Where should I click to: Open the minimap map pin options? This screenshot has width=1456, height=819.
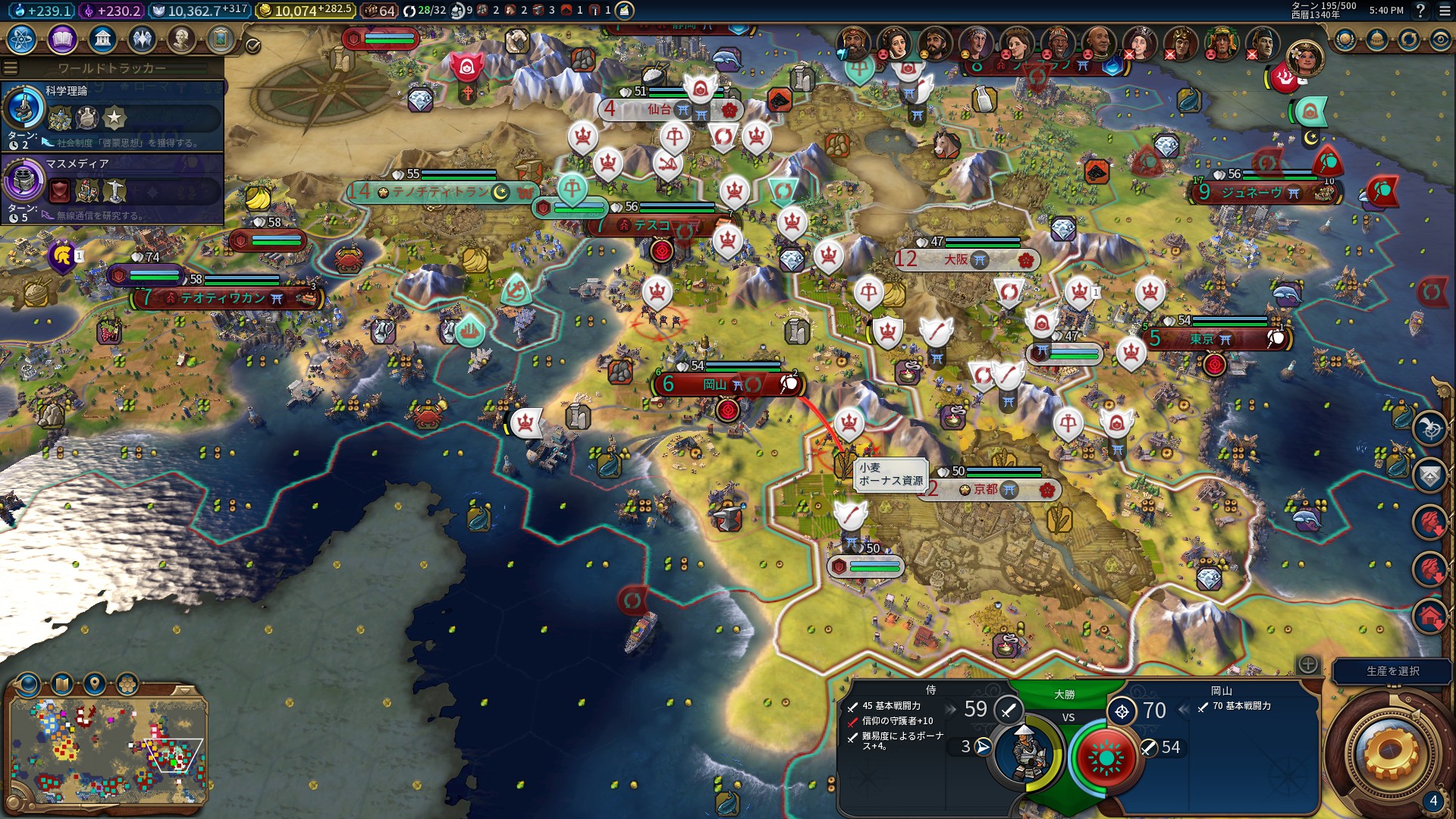(x=94, y=684)
